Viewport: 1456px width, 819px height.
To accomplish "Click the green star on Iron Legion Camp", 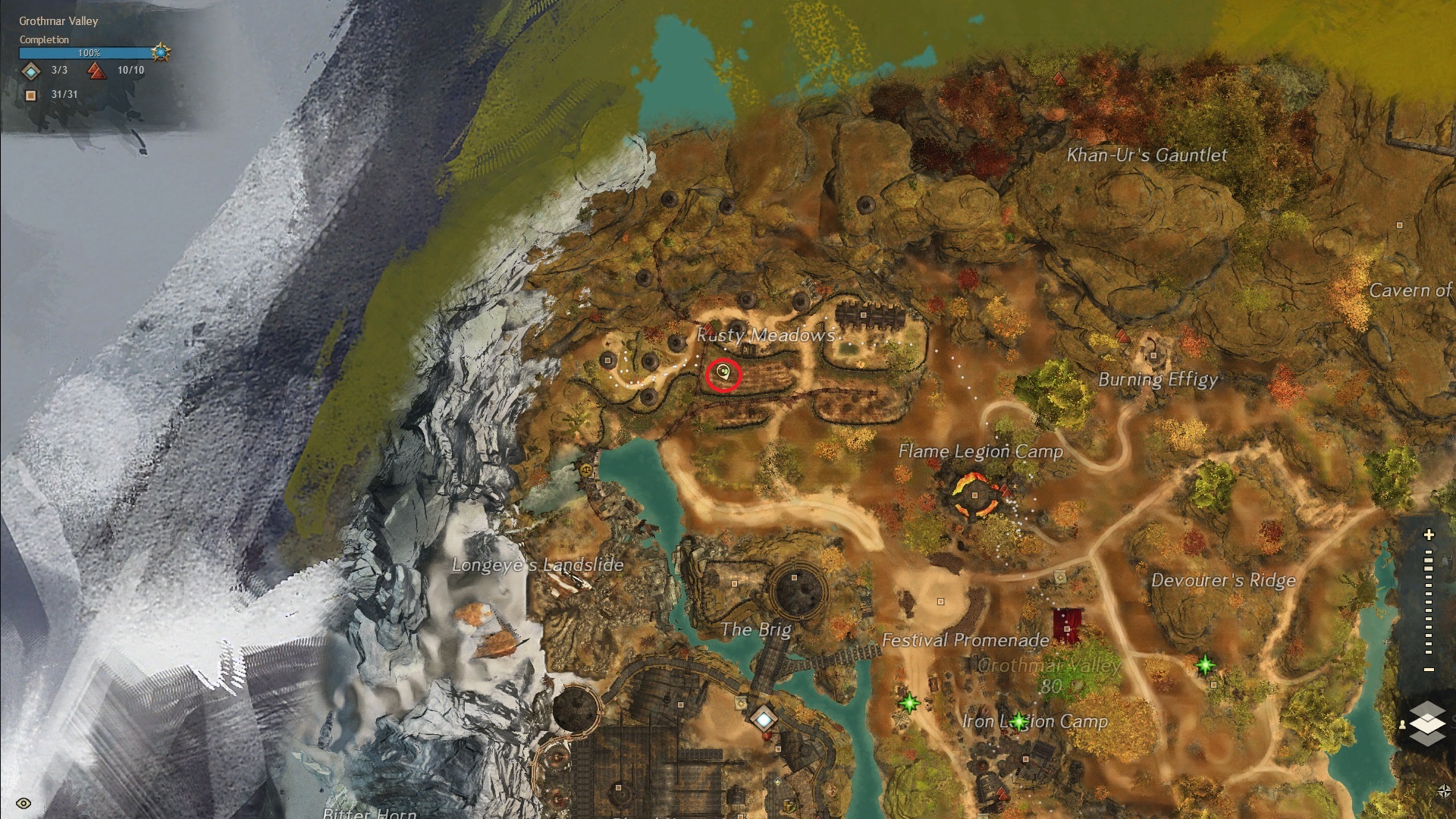I will (1018, 720).
